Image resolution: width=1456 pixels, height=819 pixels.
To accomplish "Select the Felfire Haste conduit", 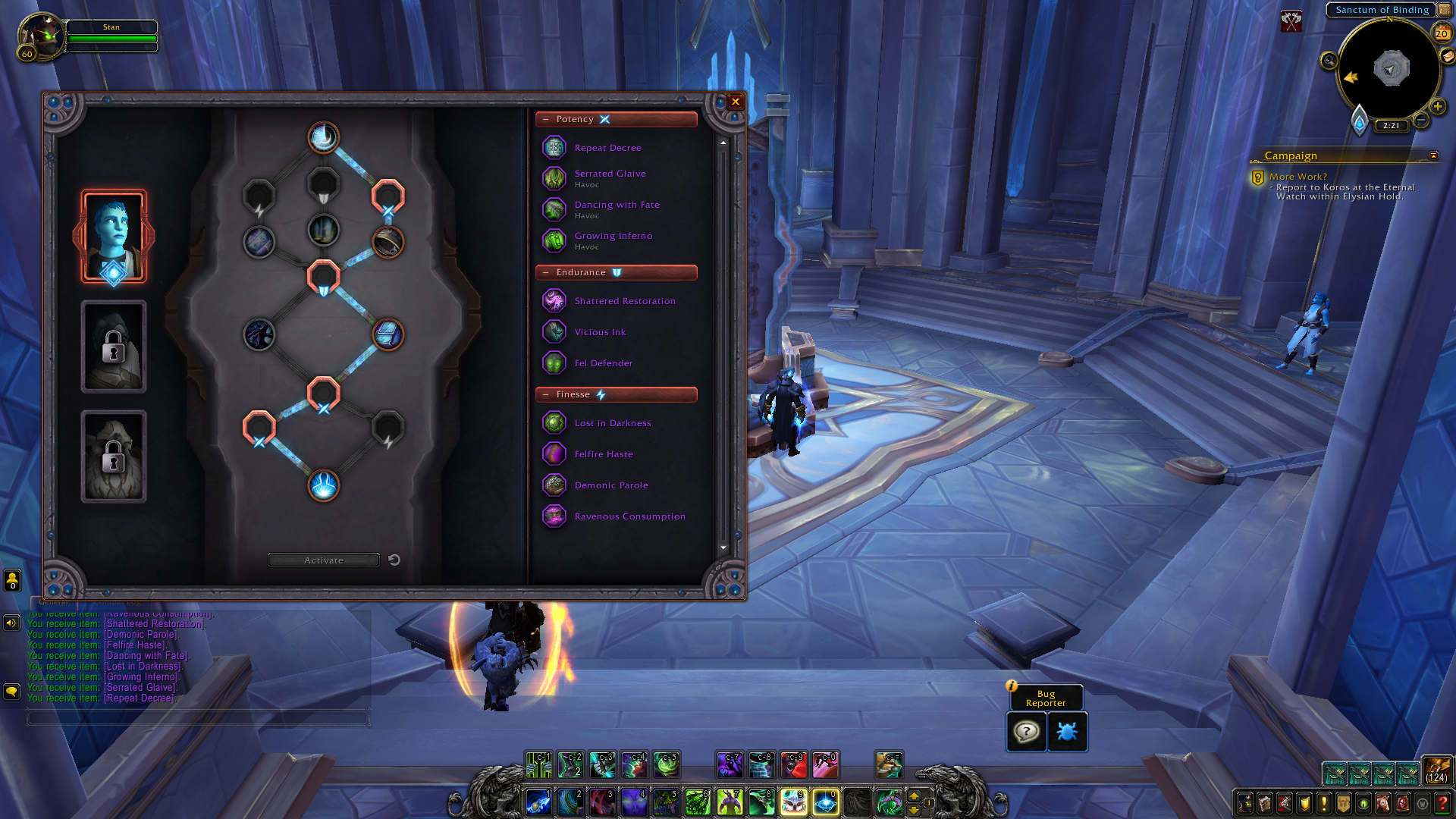I will pyautogui.click(x=603, y=454).
